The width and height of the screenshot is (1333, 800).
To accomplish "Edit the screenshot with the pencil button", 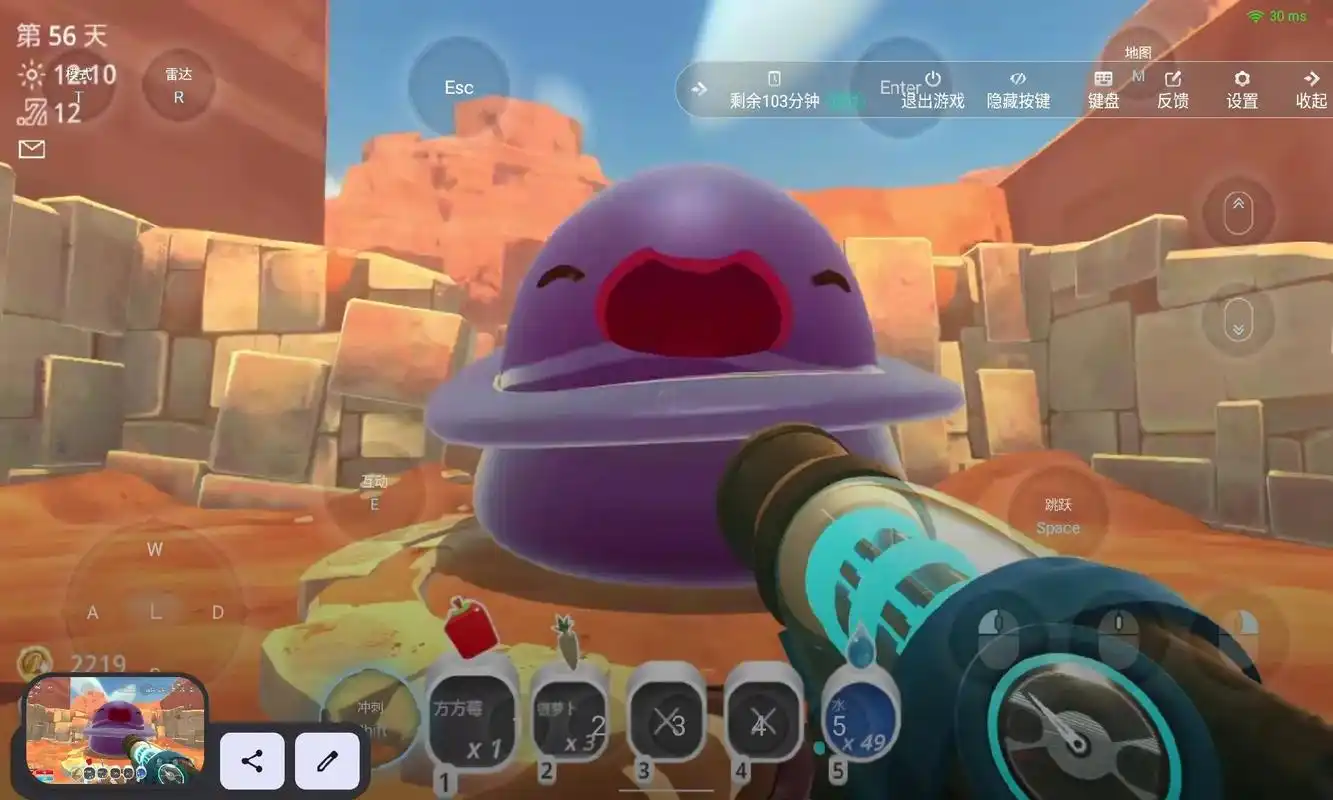I will (x=326, y=761).
